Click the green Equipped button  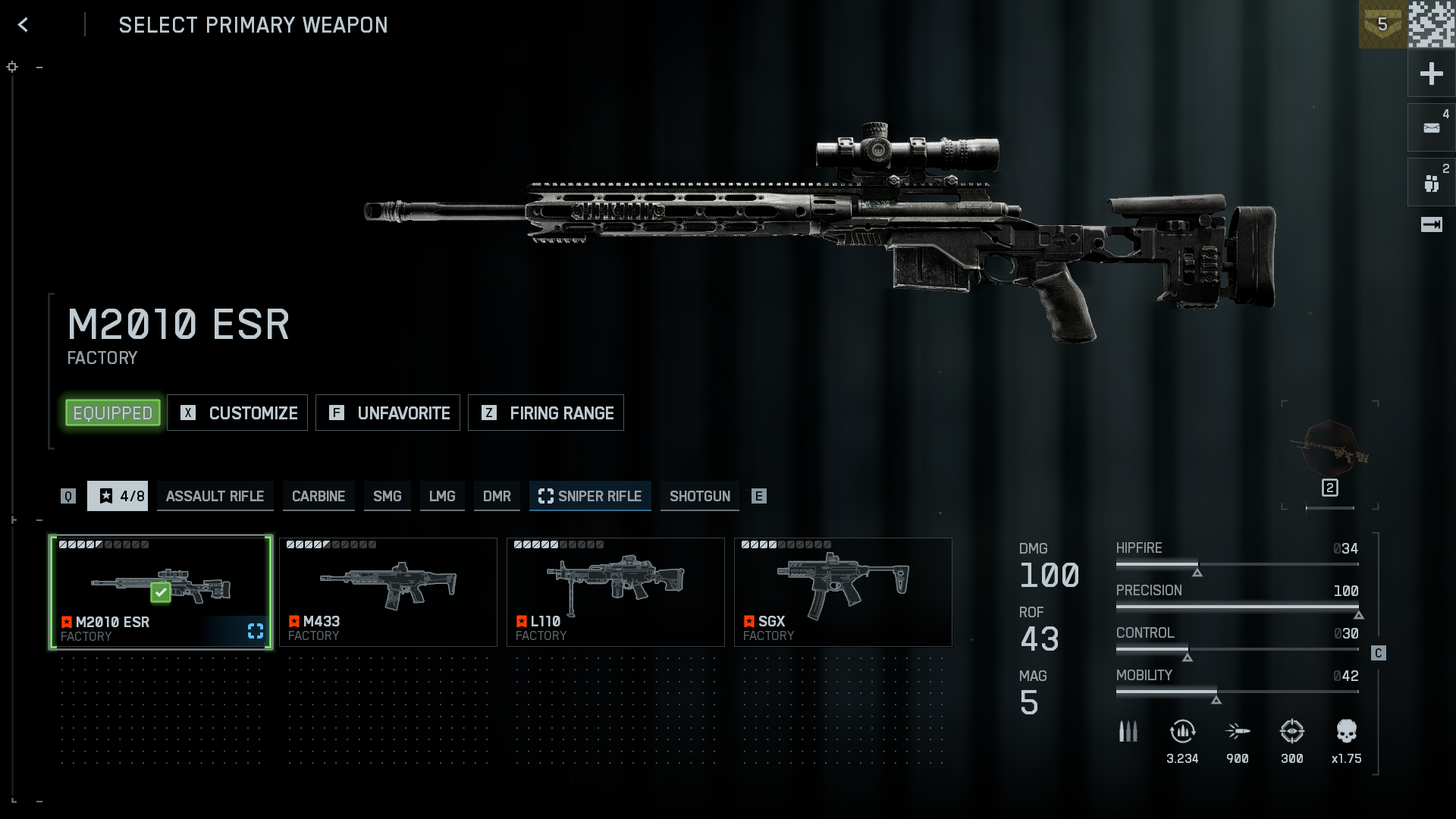[113, 413]
